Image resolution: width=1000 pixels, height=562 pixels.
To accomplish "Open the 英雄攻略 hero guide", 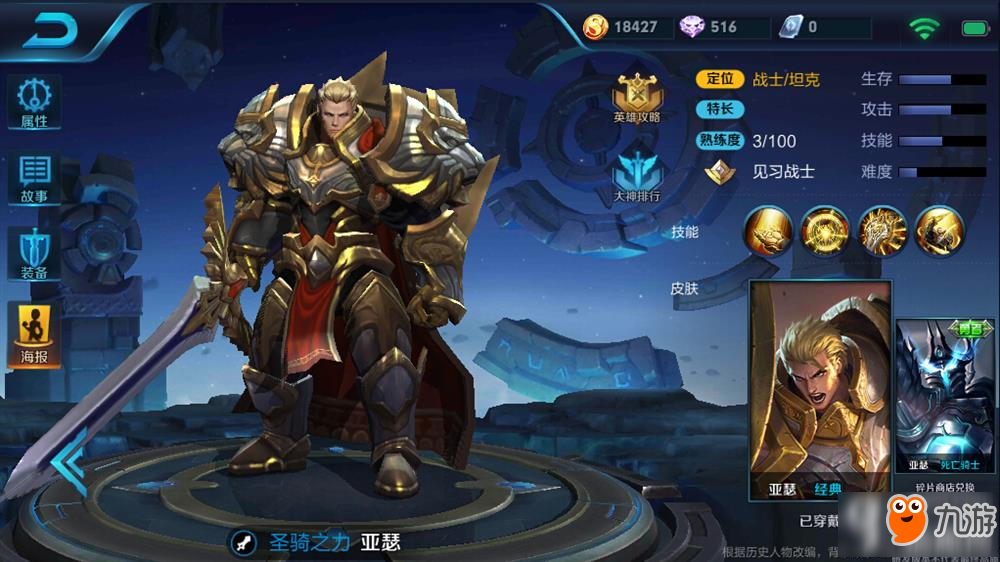I will pyautogui.click(x=637, y=98).
